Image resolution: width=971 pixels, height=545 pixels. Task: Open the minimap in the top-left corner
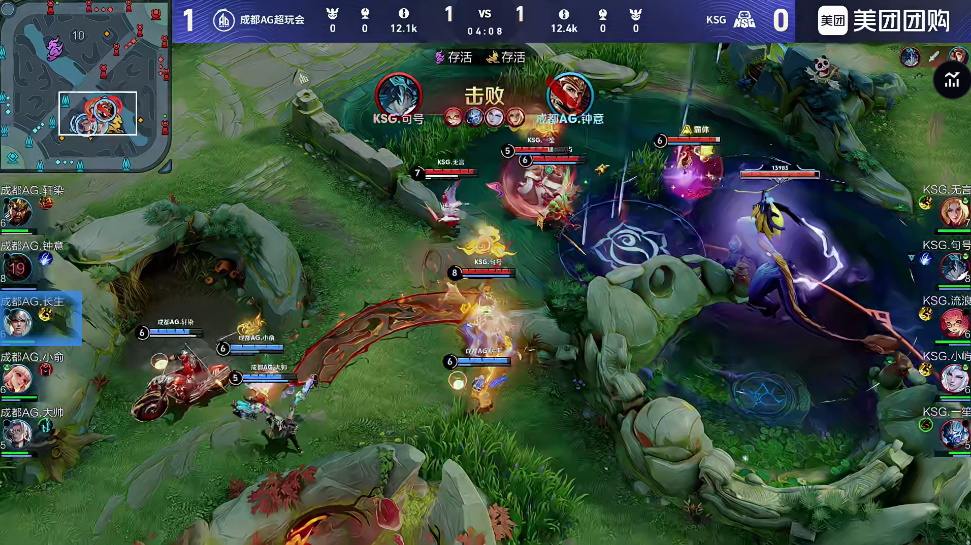tap(85, 85)
